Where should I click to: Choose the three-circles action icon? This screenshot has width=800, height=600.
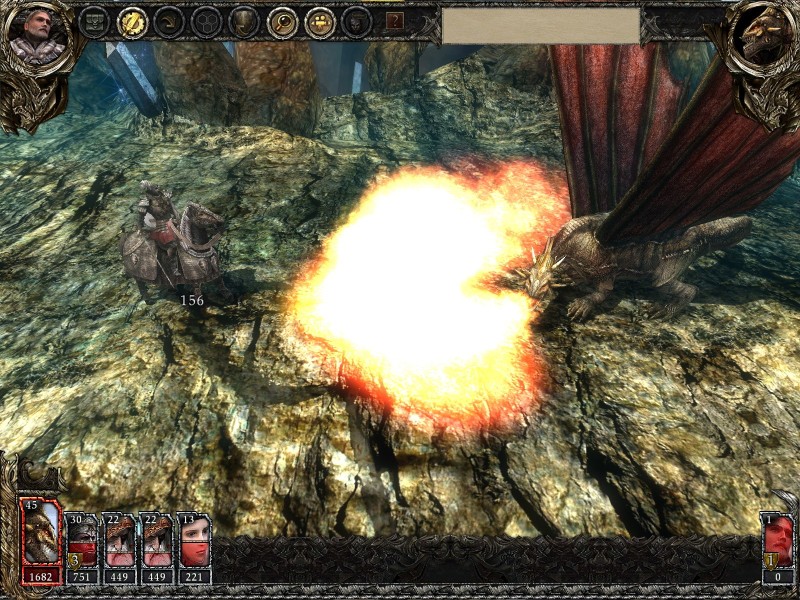coord(206,21)
